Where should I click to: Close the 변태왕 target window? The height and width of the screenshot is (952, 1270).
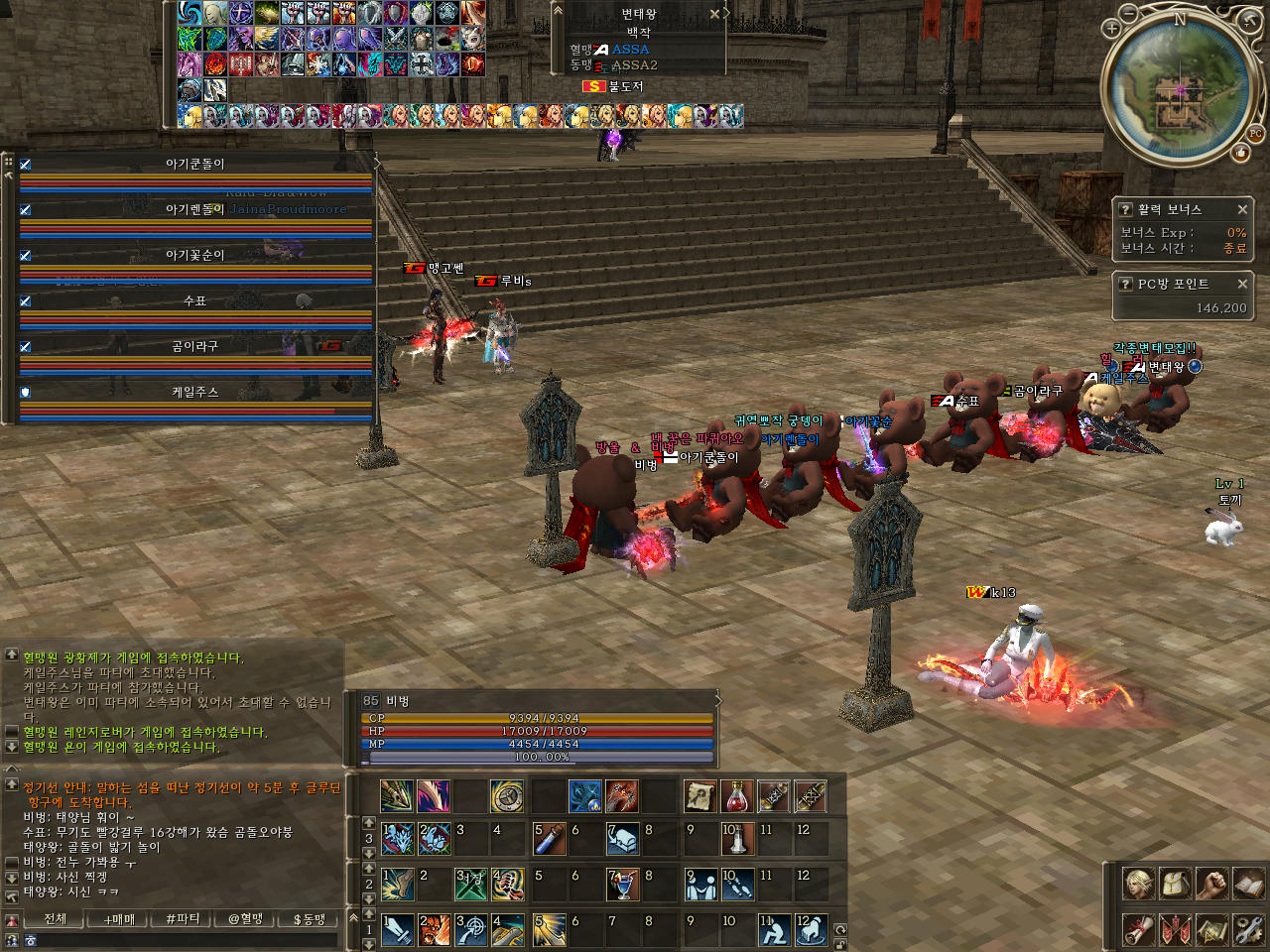pos(714,14)
